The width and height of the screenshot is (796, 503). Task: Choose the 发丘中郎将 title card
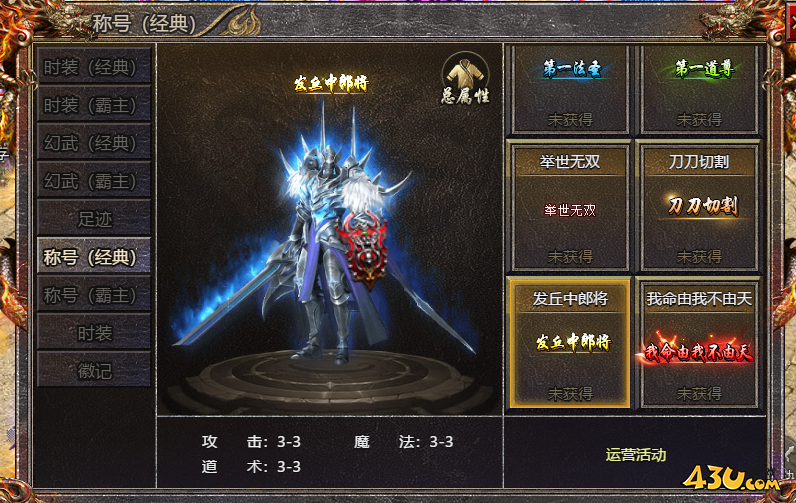(569, 343)
